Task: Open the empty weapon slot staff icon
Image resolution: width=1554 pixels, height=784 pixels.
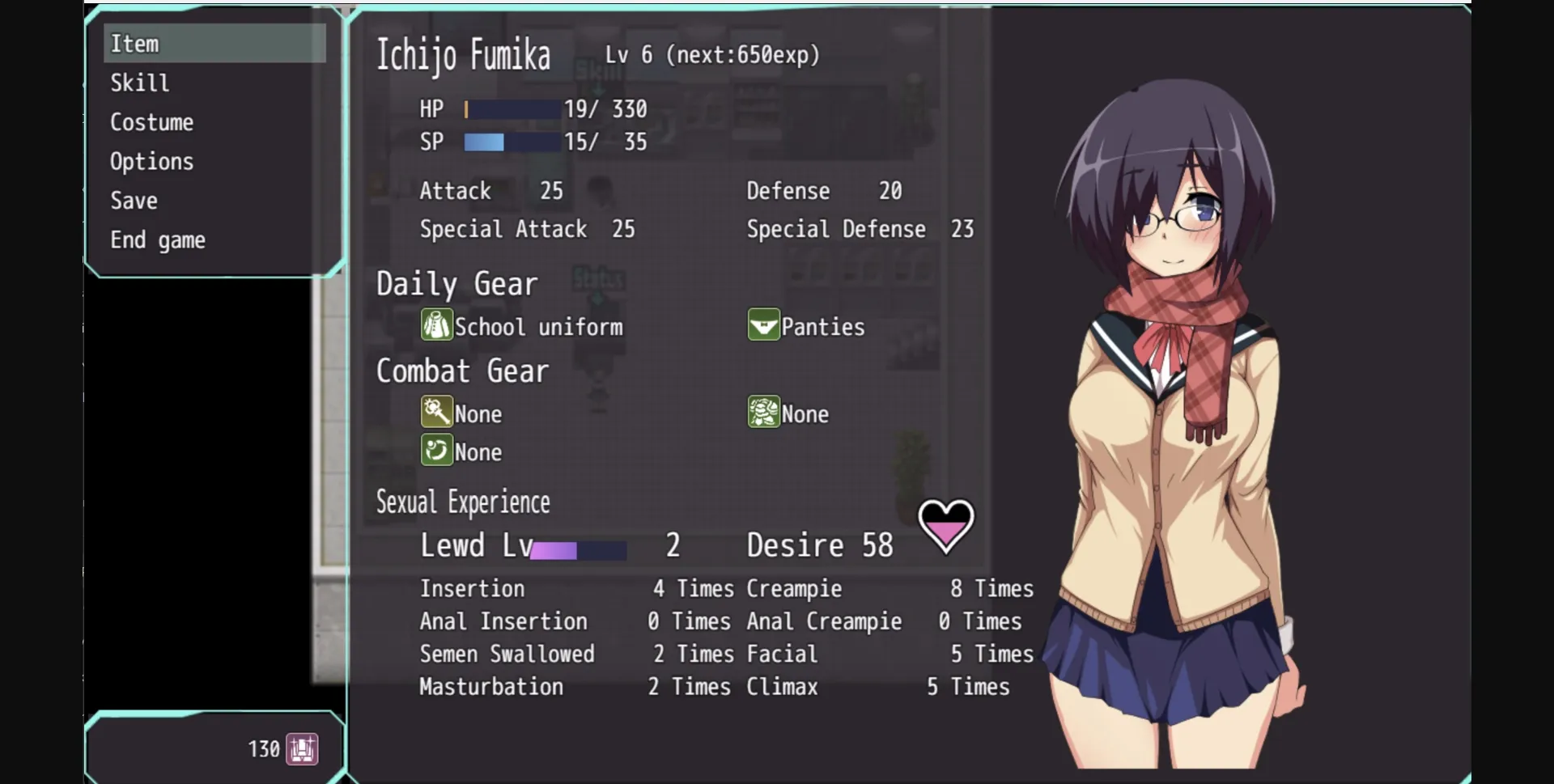Action: click(436, 412)
